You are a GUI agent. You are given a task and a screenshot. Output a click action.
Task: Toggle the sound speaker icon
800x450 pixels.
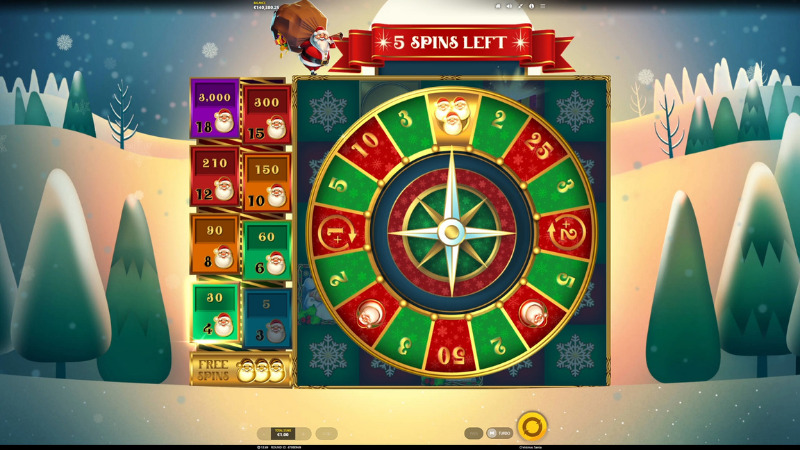(x=509, y=6)
